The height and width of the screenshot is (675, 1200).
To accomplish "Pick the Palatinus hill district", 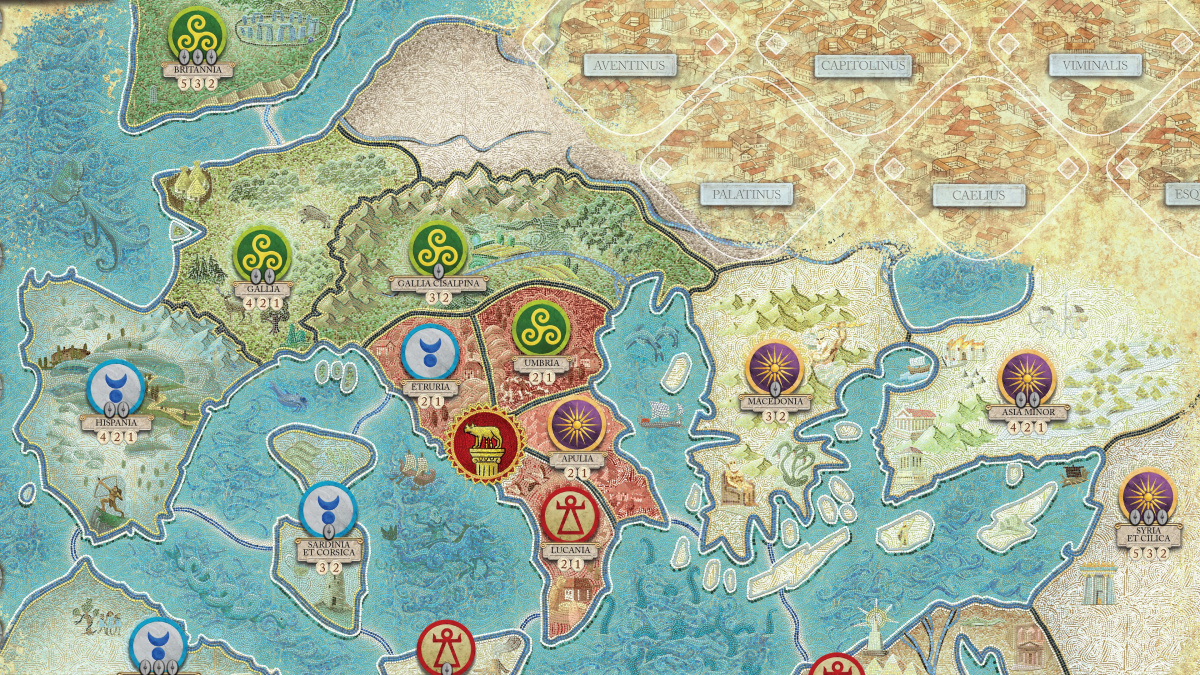I will click(x=746, y=193).
